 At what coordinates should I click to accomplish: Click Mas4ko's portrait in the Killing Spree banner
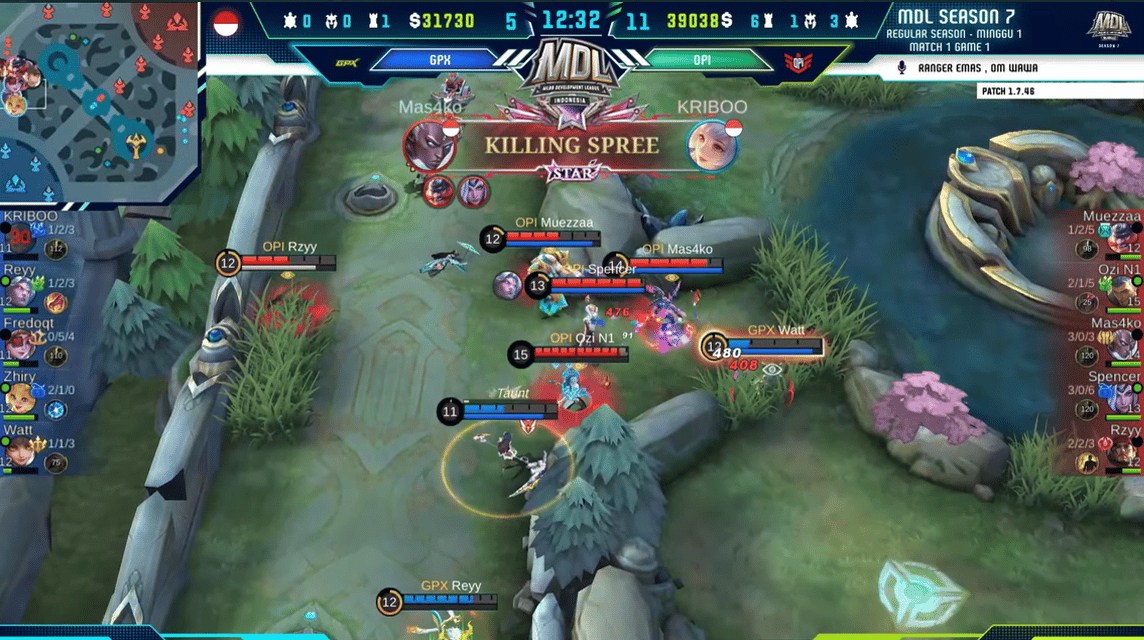click(x=430, y=146)
